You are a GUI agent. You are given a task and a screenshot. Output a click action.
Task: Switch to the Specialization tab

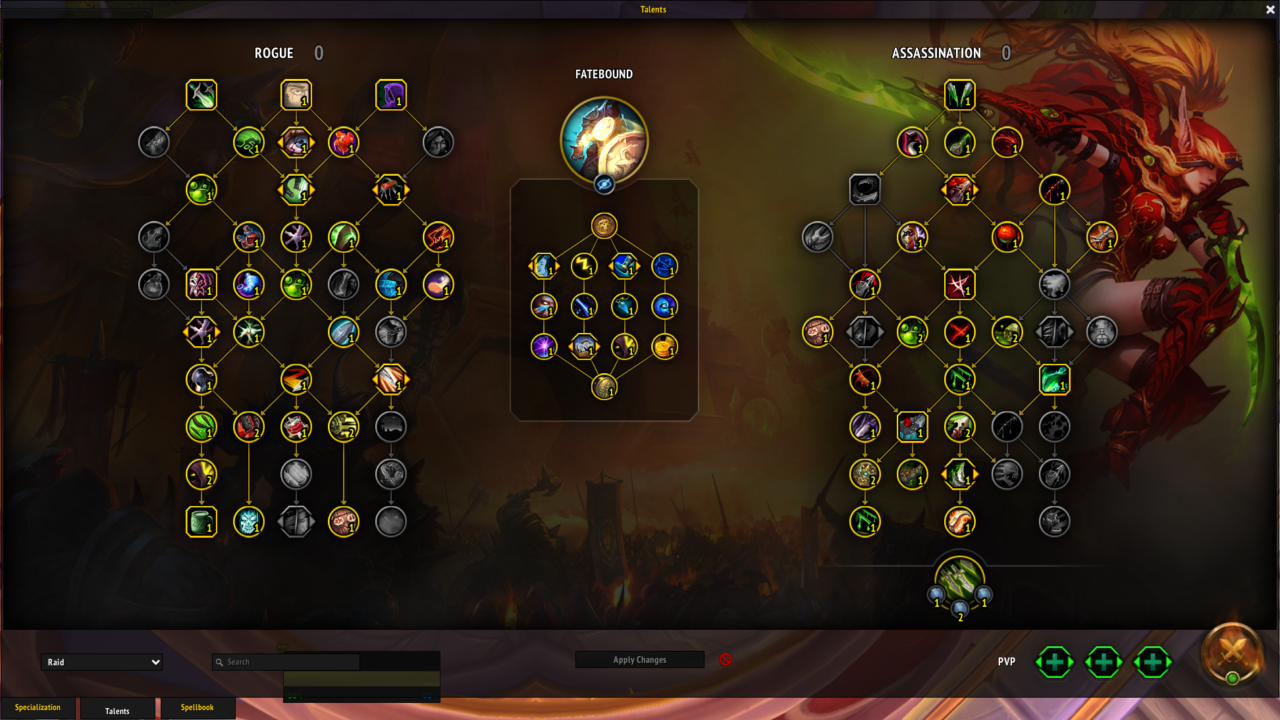[x=38, y=708]
